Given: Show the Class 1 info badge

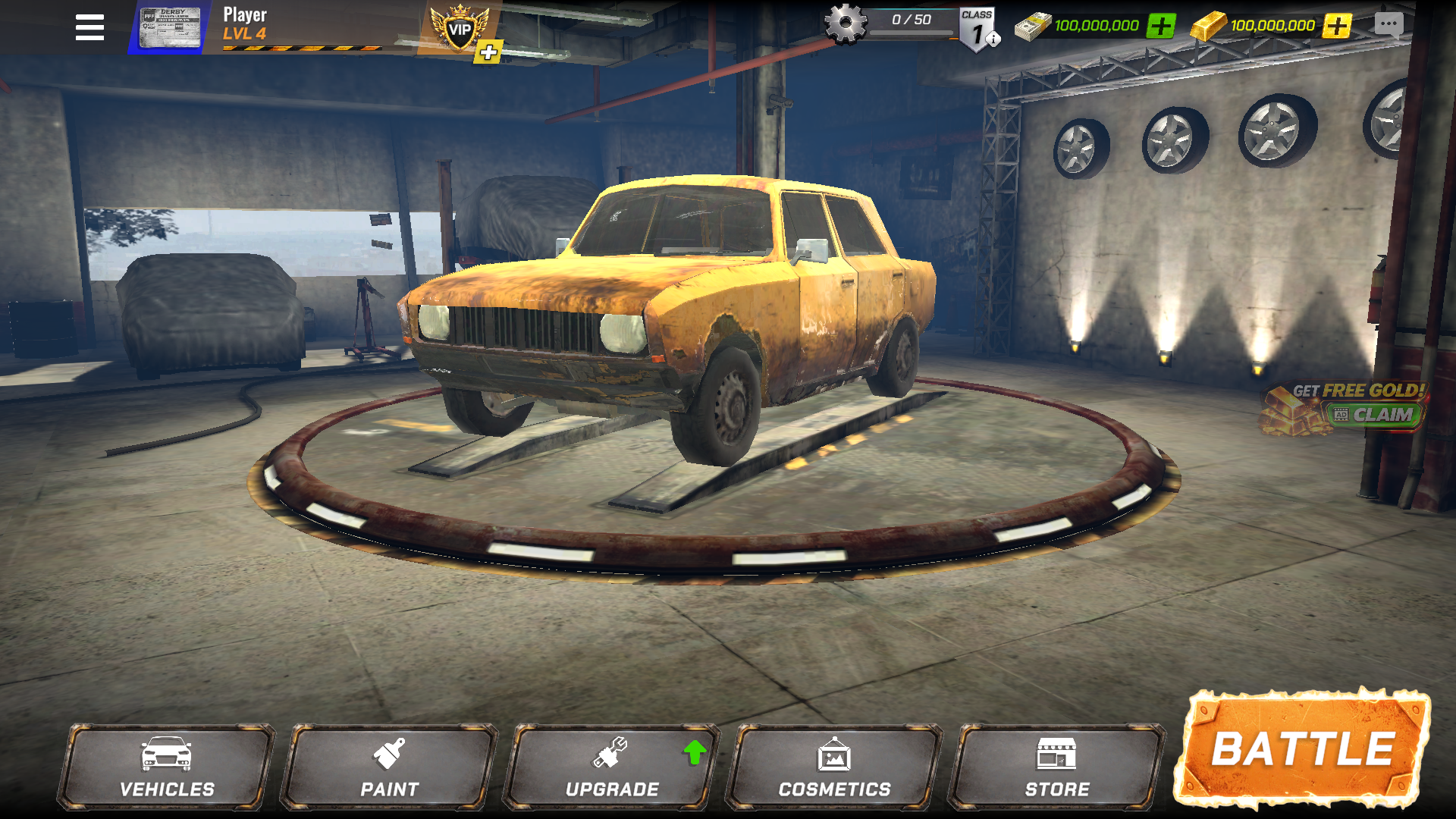Looking at the screenshot, I should click(978, 30).
